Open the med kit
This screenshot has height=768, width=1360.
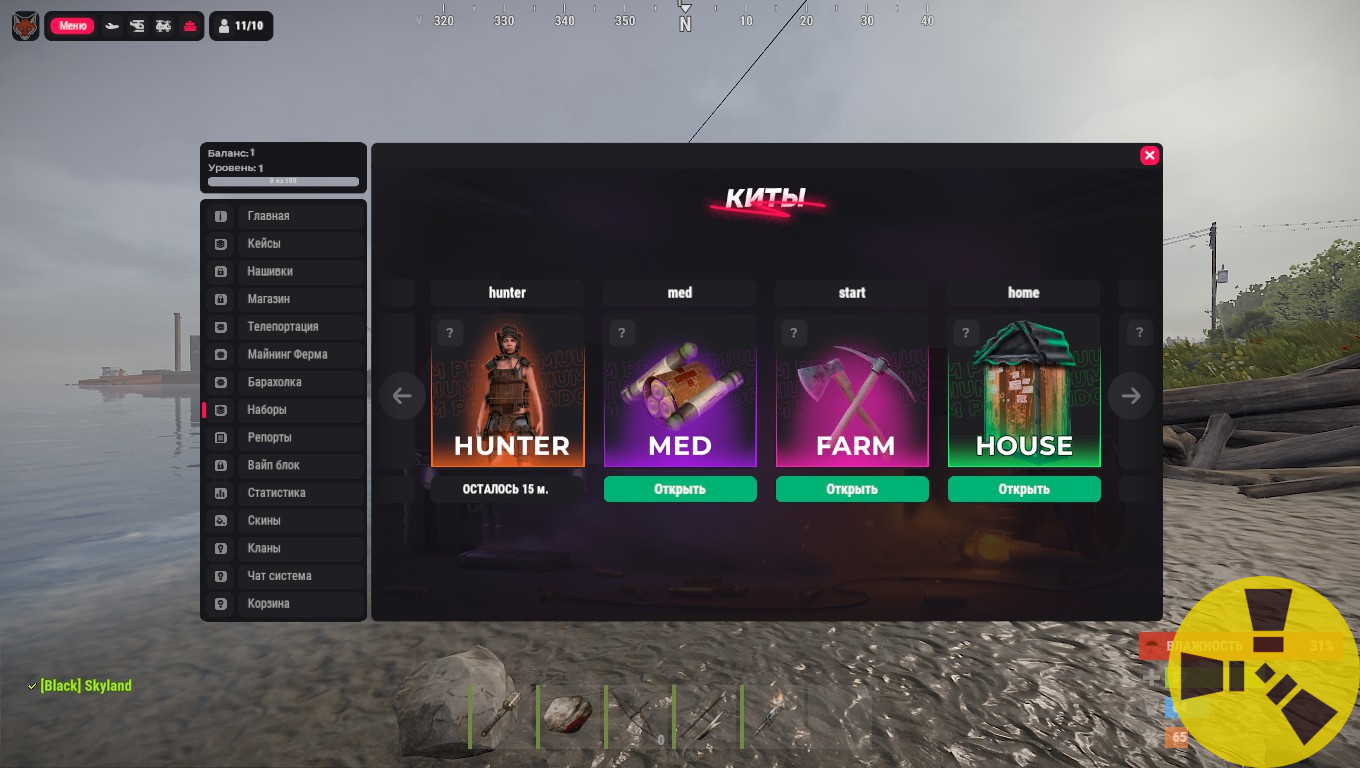click(680, 489)
